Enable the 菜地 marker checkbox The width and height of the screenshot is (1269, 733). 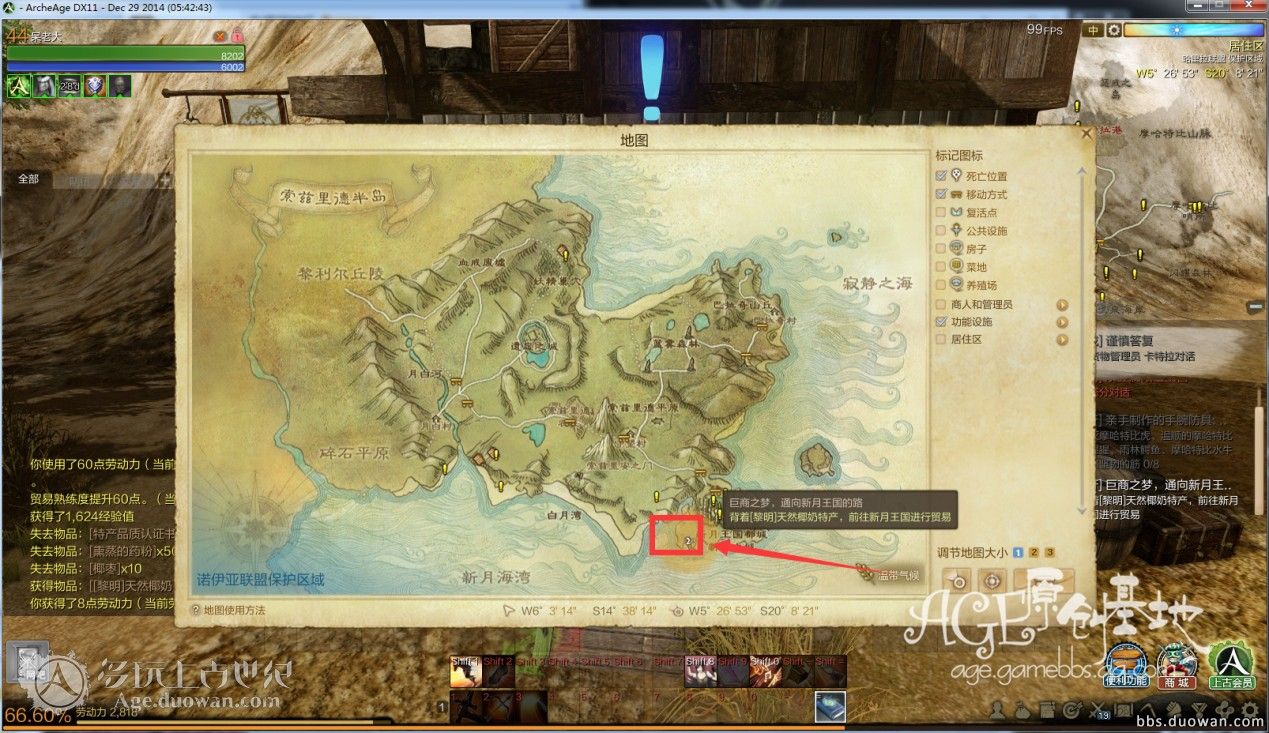point(941,267)
